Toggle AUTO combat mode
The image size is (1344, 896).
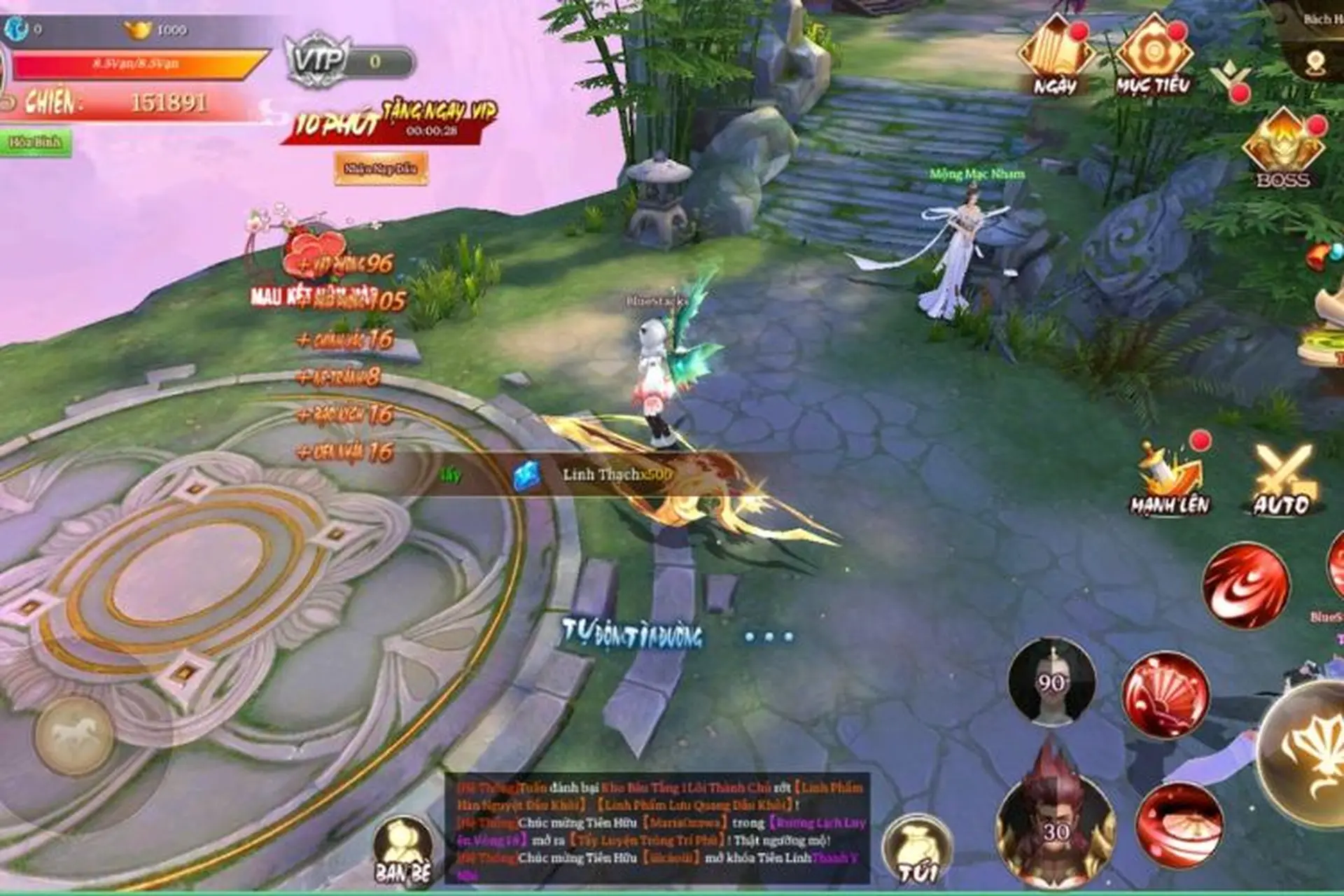point(1282,479)
